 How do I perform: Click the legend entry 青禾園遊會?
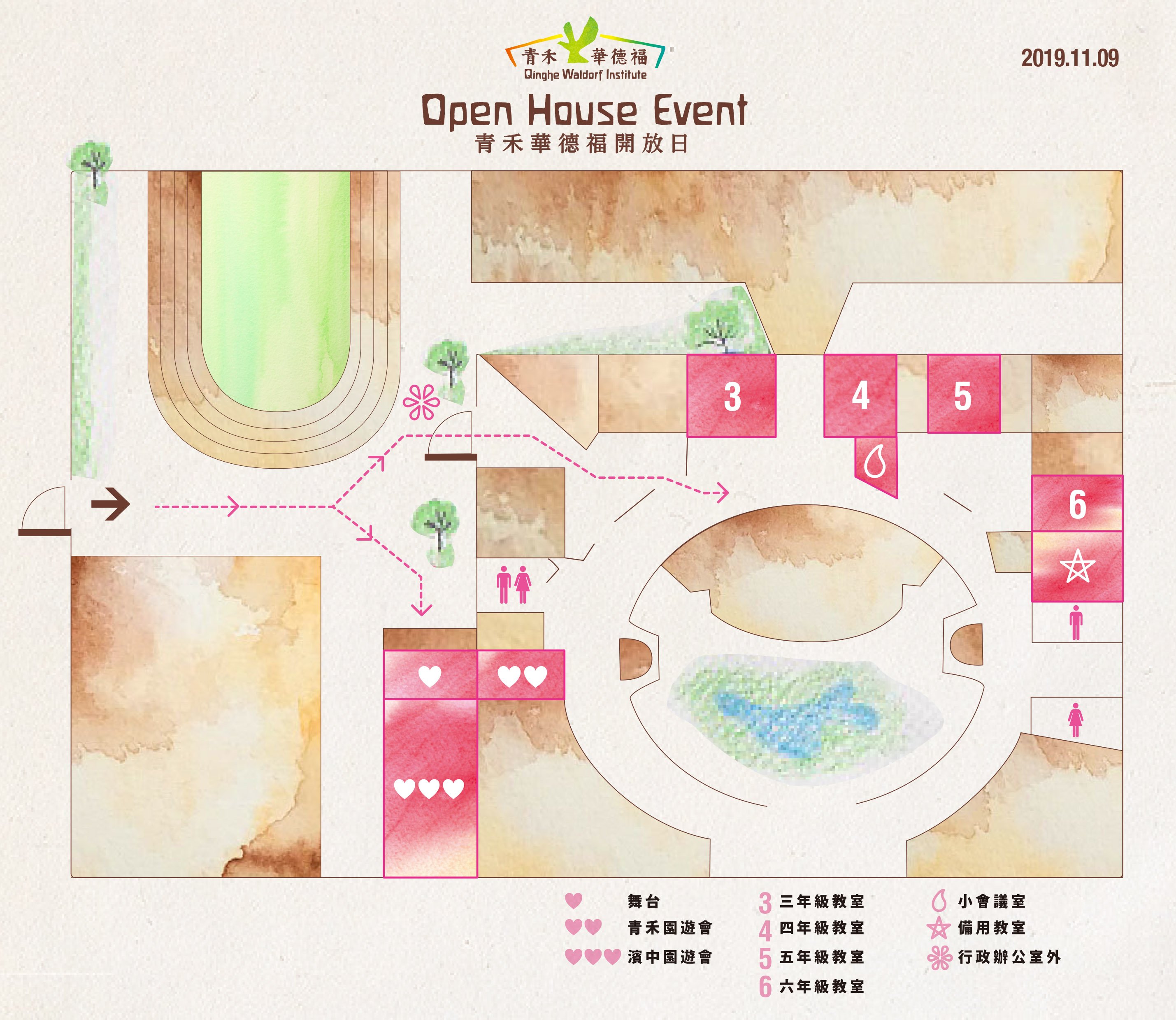coord(669,928)
